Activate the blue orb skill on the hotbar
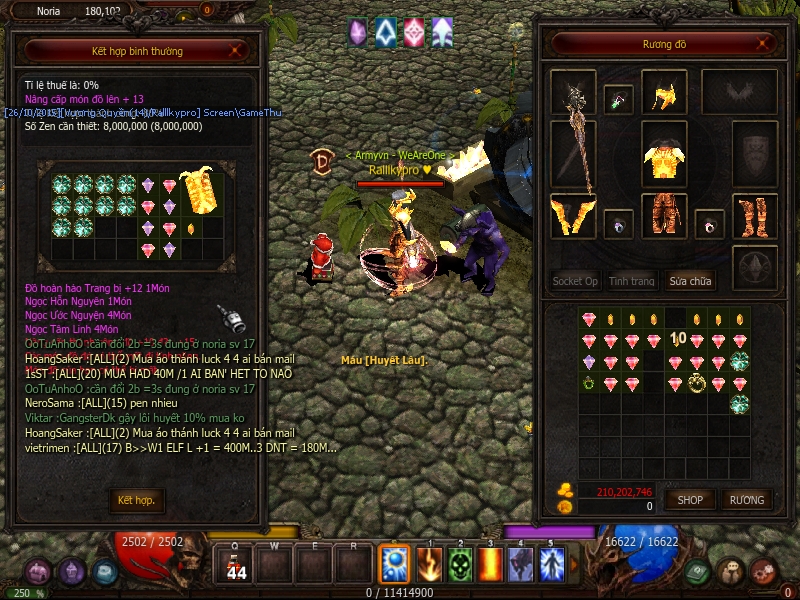800x600 pixels. [x=393, y=565]
